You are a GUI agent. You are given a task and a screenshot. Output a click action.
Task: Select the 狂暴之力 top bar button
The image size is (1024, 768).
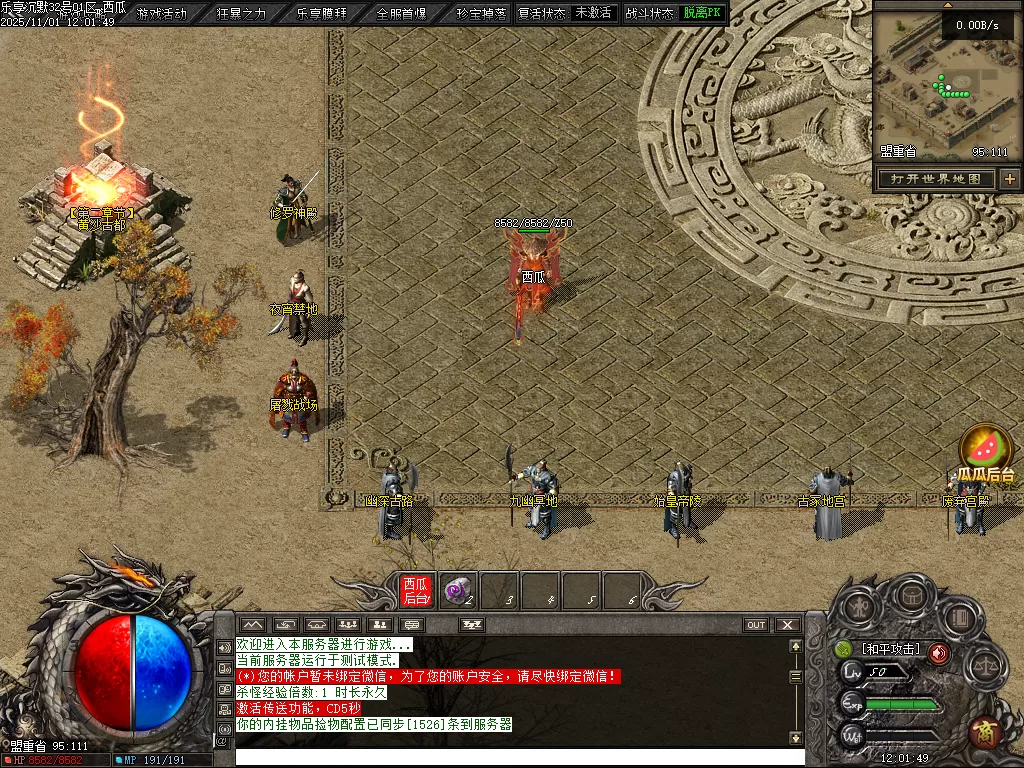coord(242,13)
